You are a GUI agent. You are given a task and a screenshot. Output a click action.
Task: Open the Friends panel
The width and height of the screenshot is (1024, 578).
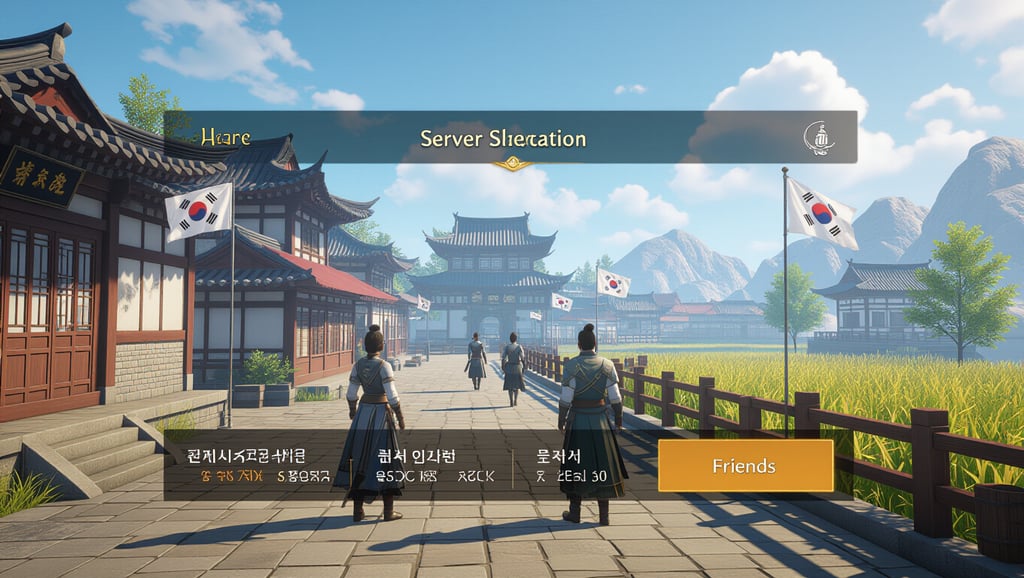tap(744, 466)
